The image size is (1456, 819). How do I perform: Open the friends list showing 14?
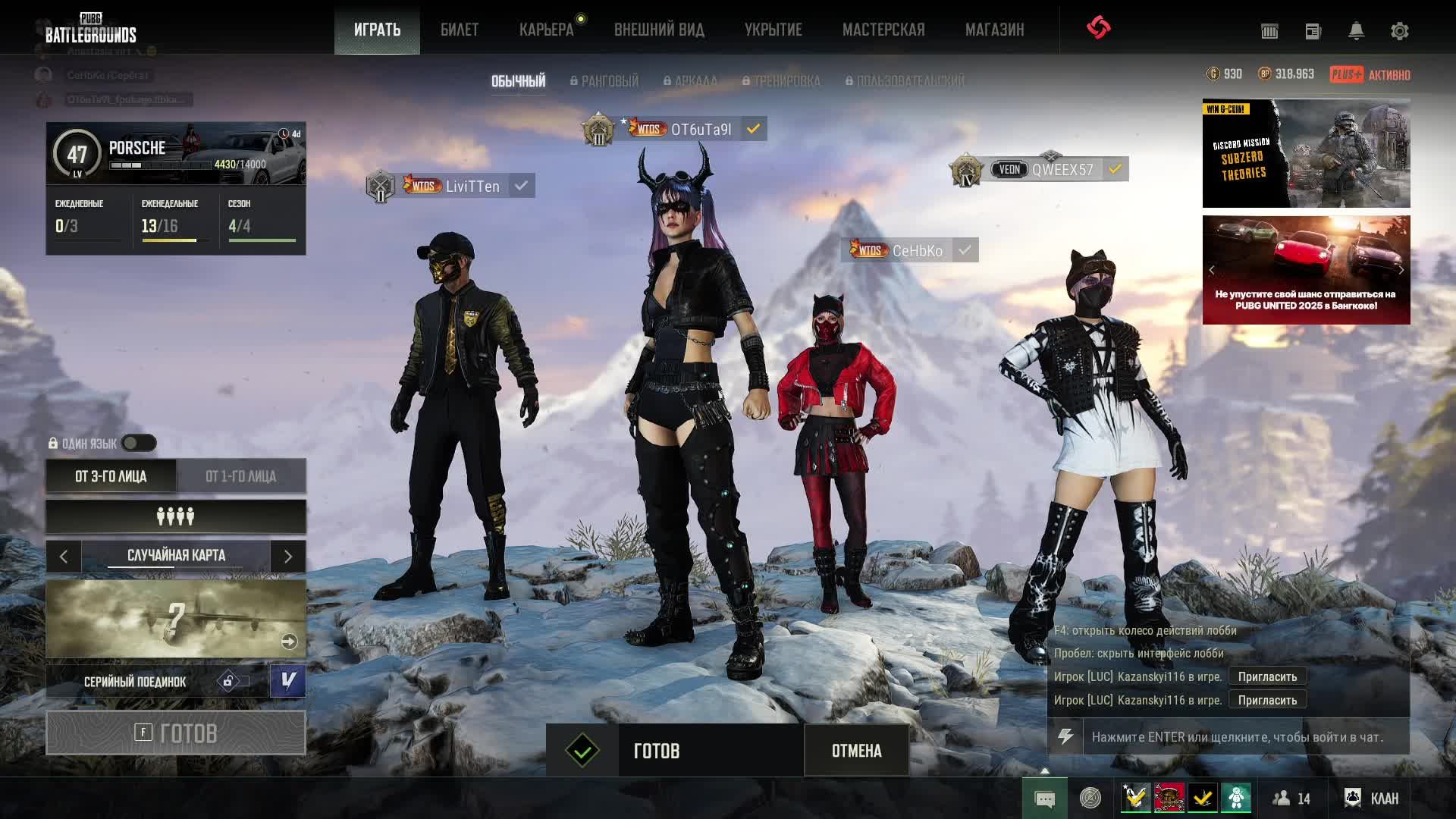click(1291, 798)
